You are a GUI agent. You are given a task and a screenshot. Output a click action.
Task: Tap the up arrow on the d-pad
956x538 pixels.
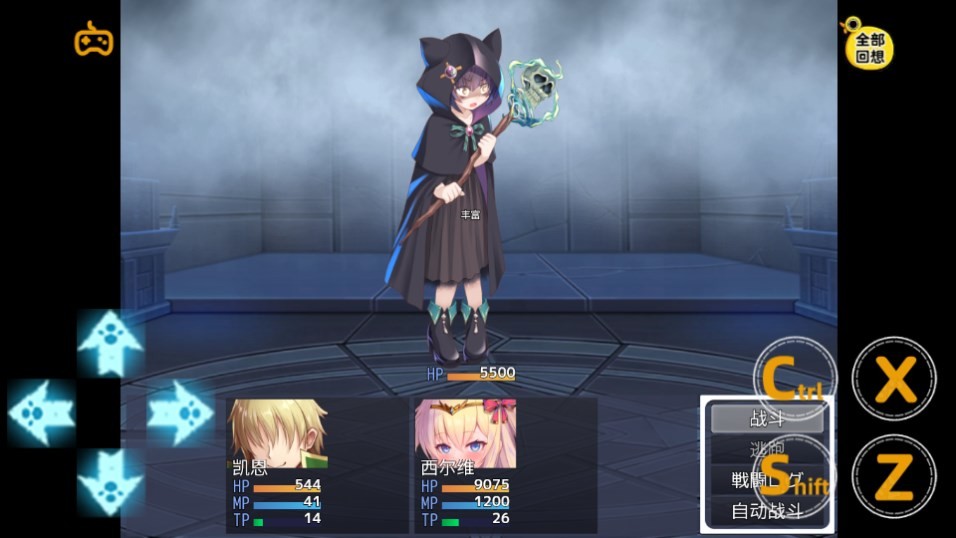pyautogui.click(x=110, y=343)
